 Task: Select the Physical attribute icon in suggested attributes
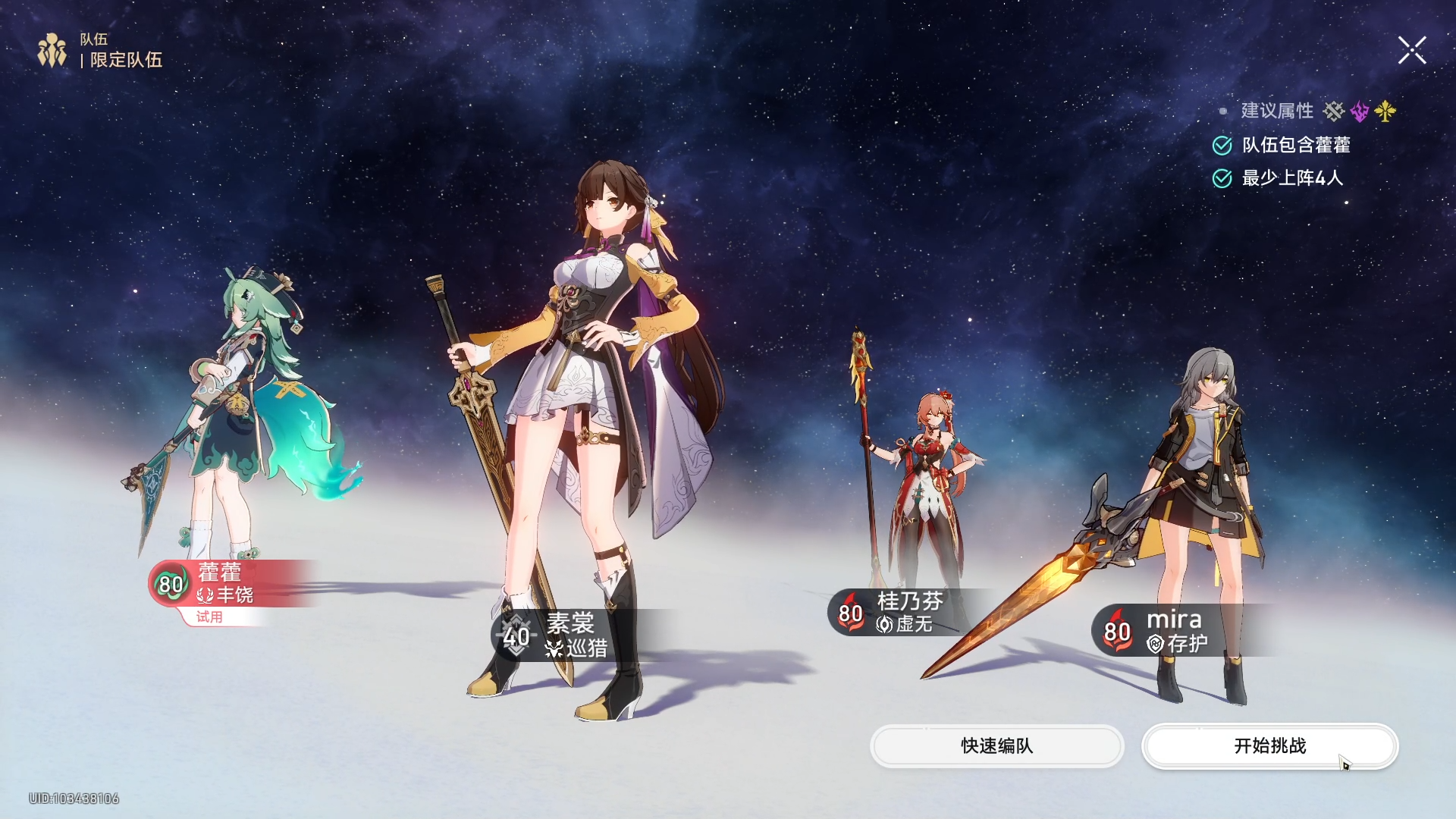pos(1335,111)
